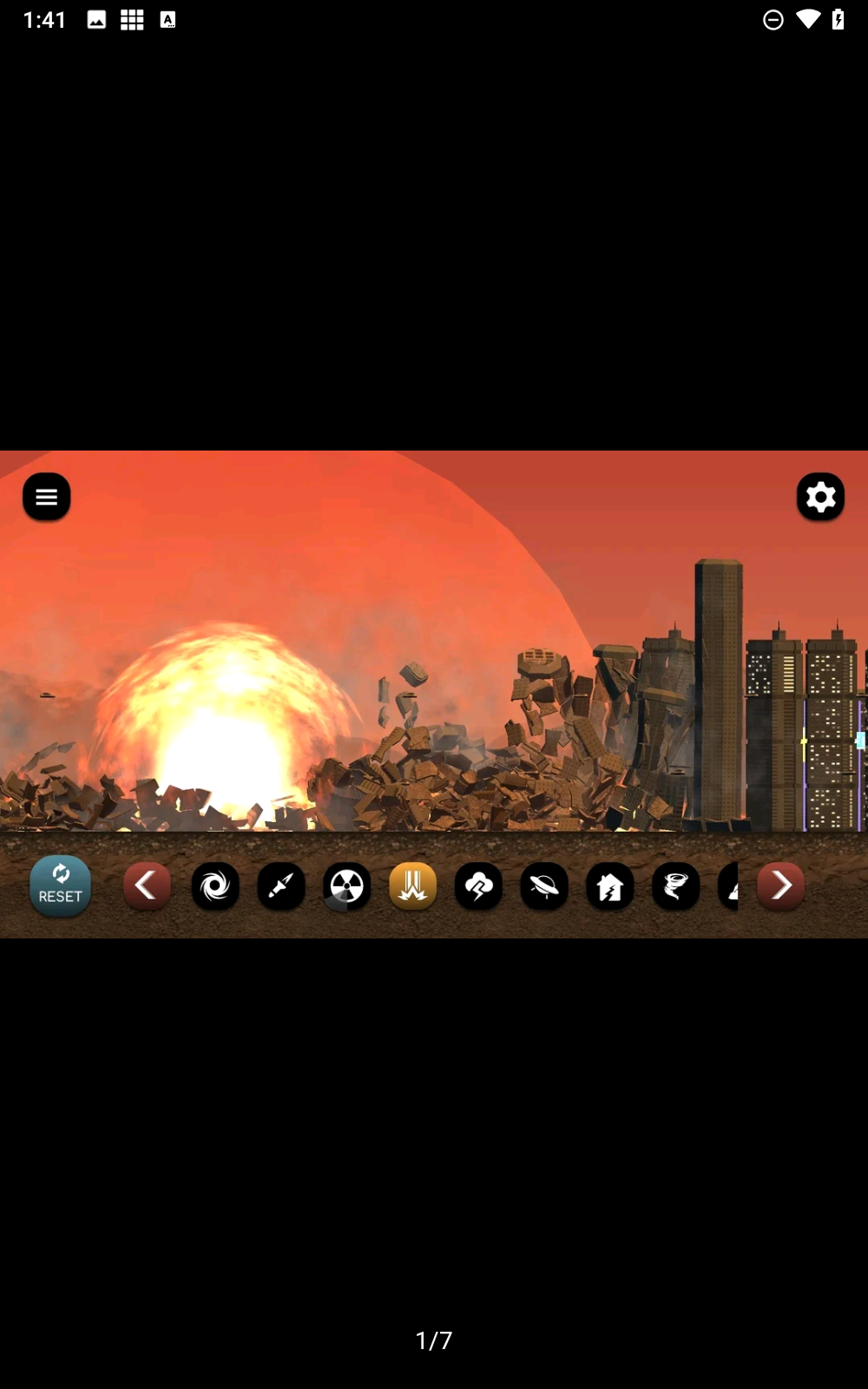
Task: Select the black hole vortex disaster
Action: 215,886
